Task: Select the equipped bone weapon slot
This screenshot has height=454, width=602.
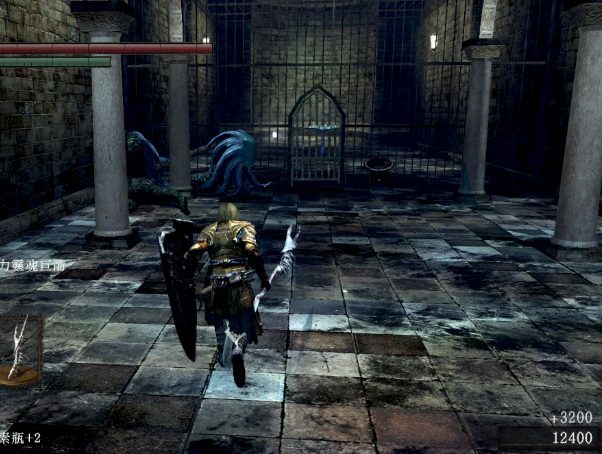Action: pos(18,348)
